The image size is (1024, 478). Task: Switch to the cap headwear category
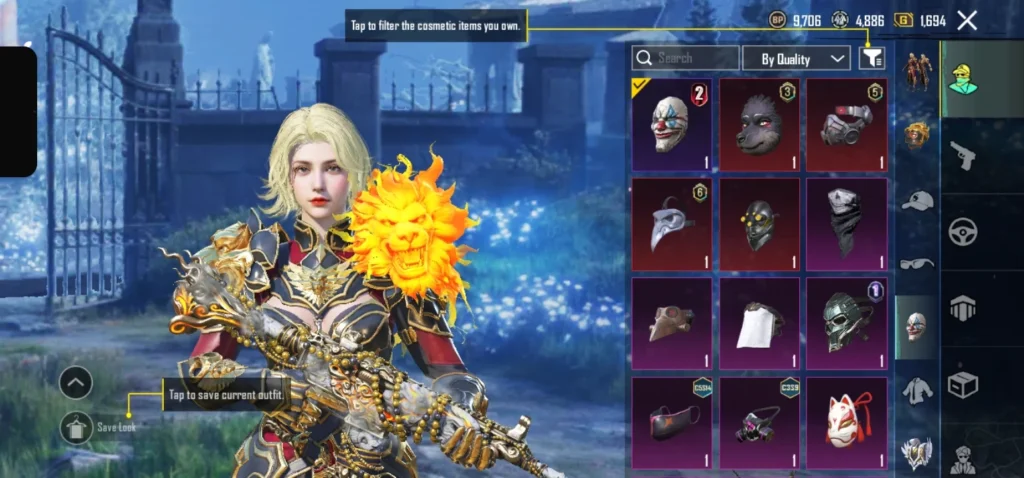point(917,200)
